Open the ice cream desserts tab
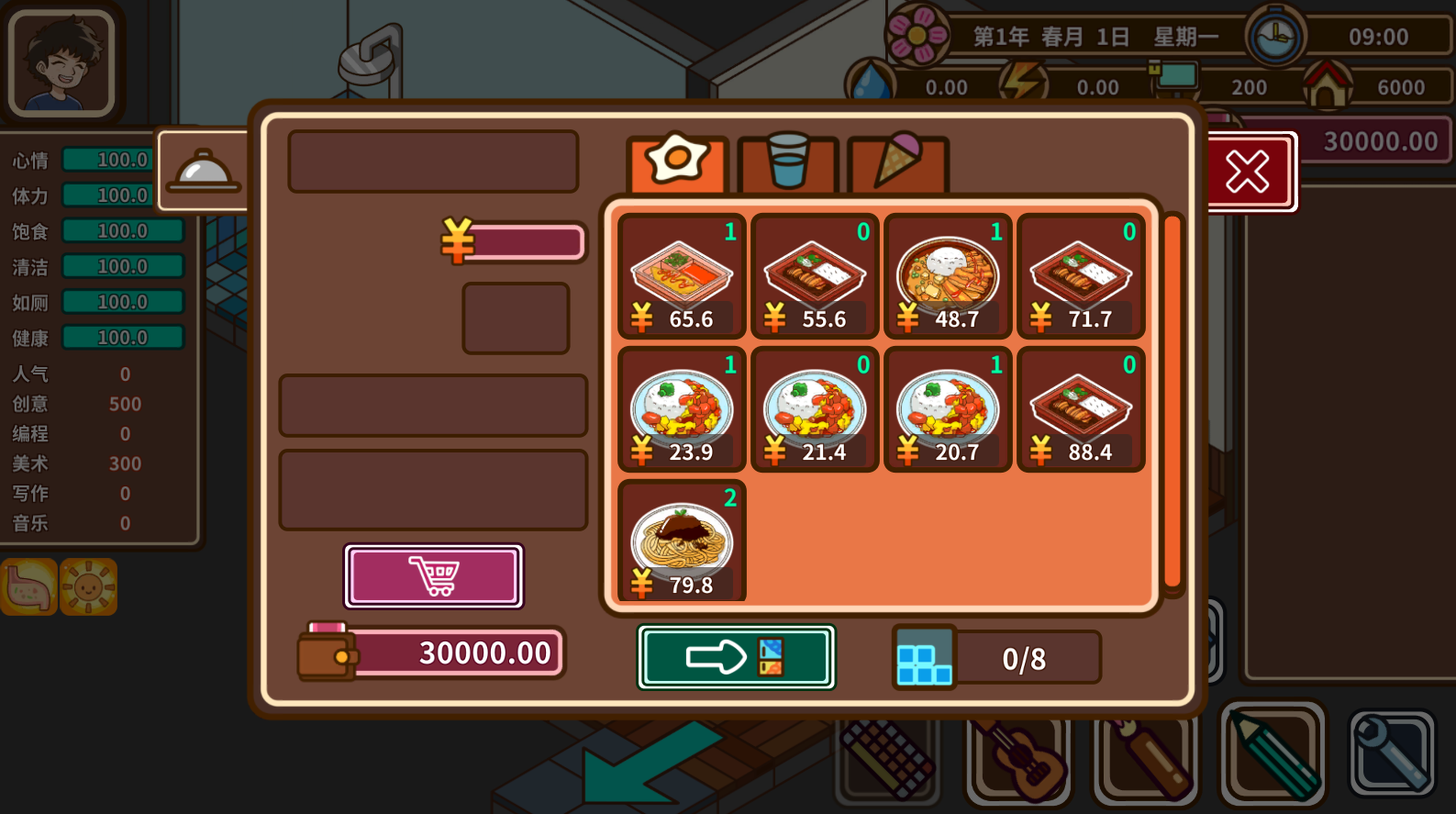This screenshot has height=814, width=1456. point(897,163)
